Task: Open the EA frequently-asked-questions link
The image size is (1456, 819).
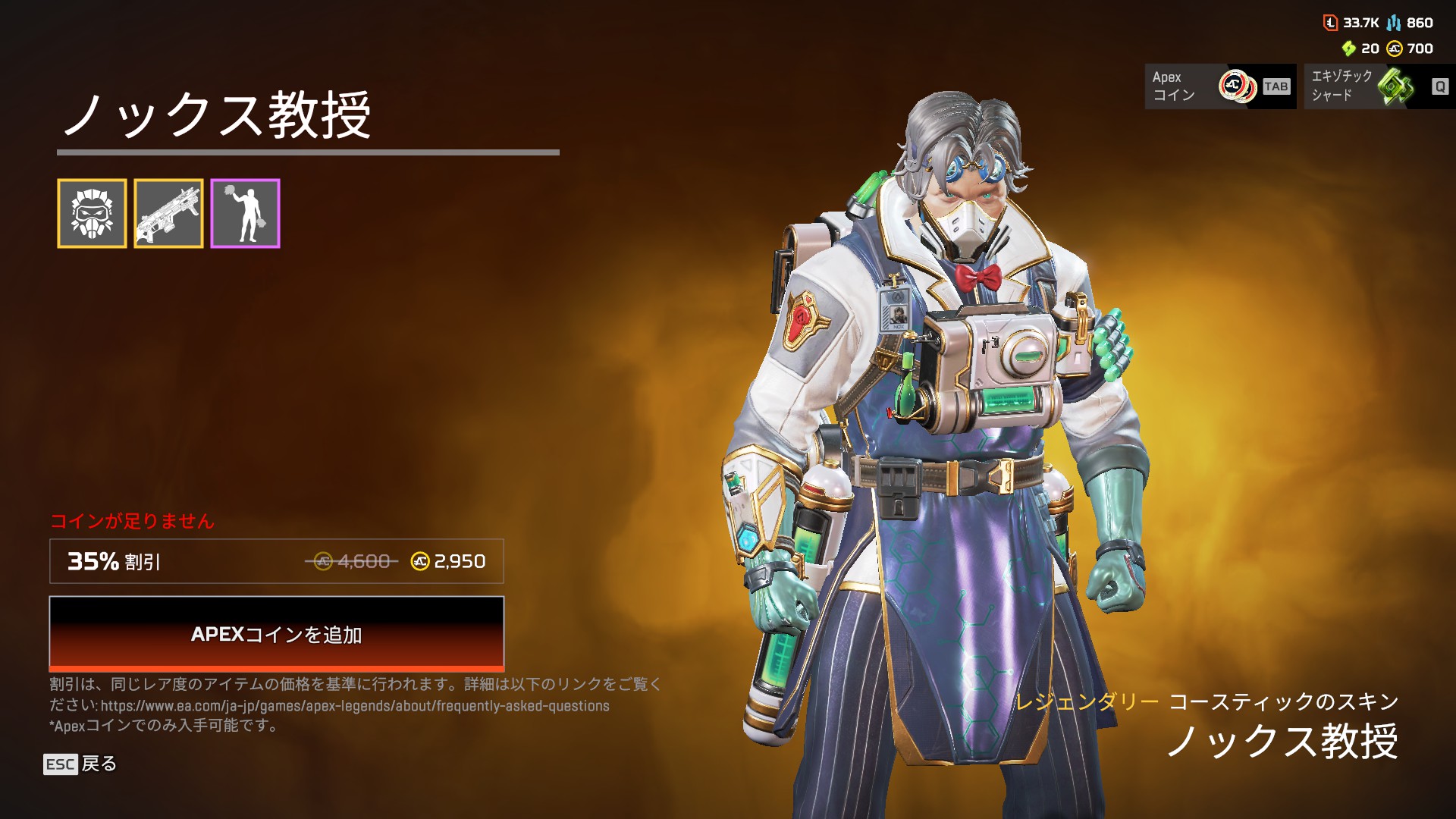Action: tap(355, 706)
